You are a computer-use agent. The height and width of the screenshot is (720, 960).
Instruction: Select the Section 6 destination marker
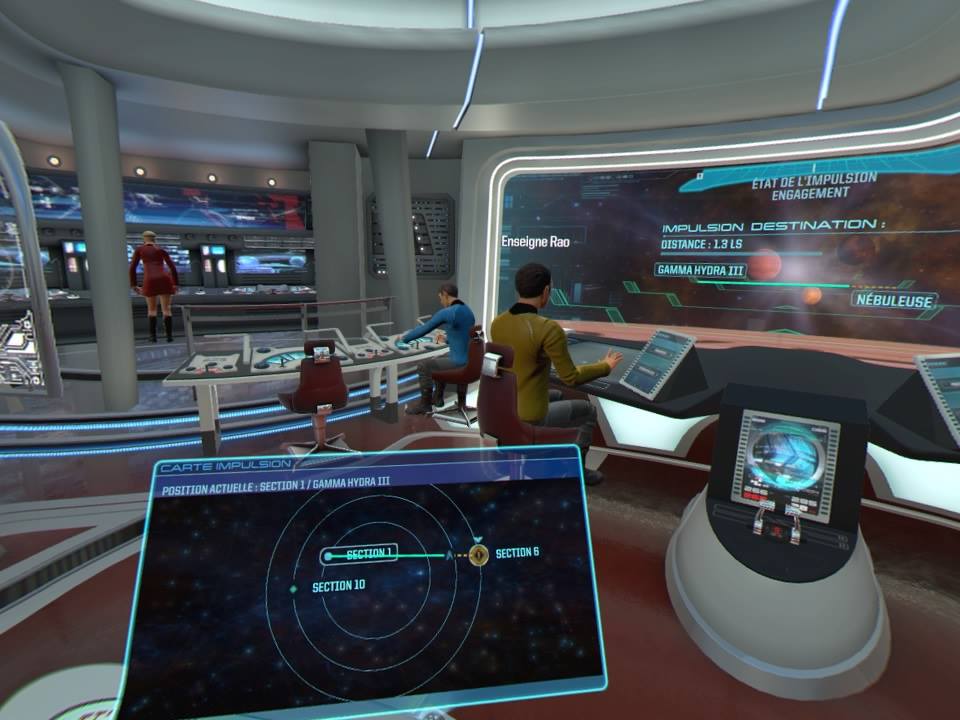click(x=479, y=554)
